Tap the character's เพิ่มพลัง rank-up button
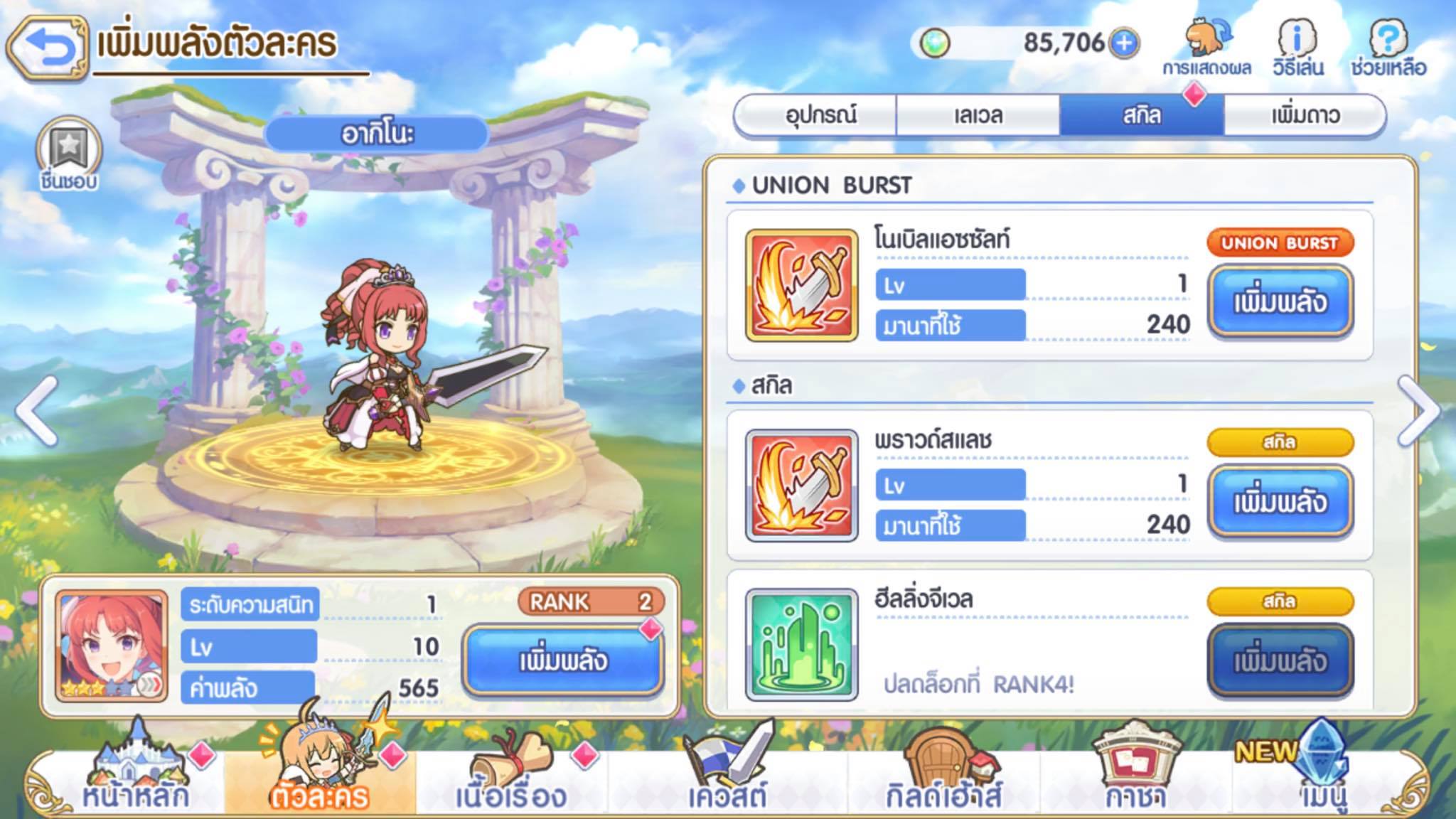 point(562,661)
